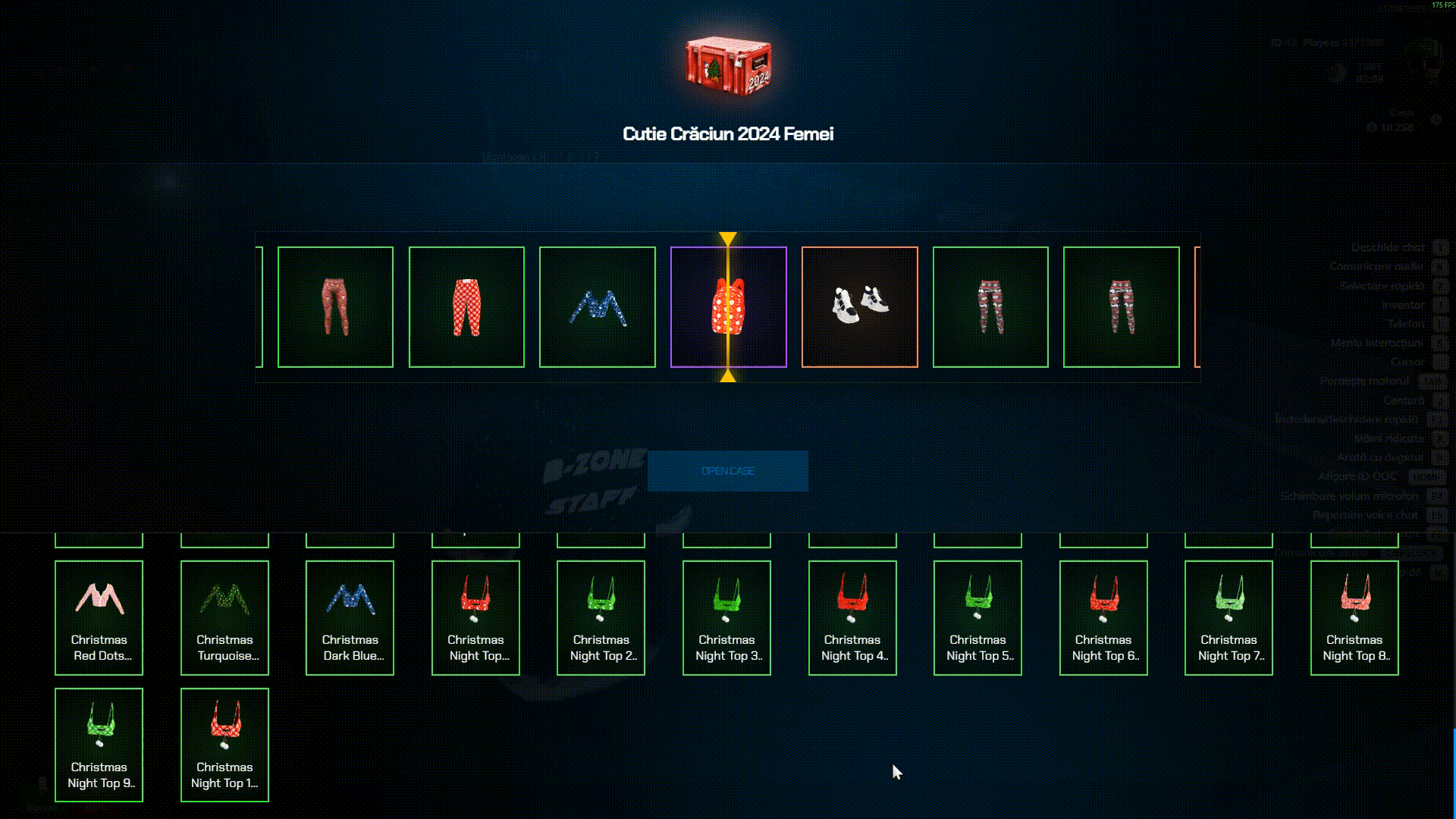Choose the Christmas Night Top 4 card
1456x819 pixels.
click(852, 617)
